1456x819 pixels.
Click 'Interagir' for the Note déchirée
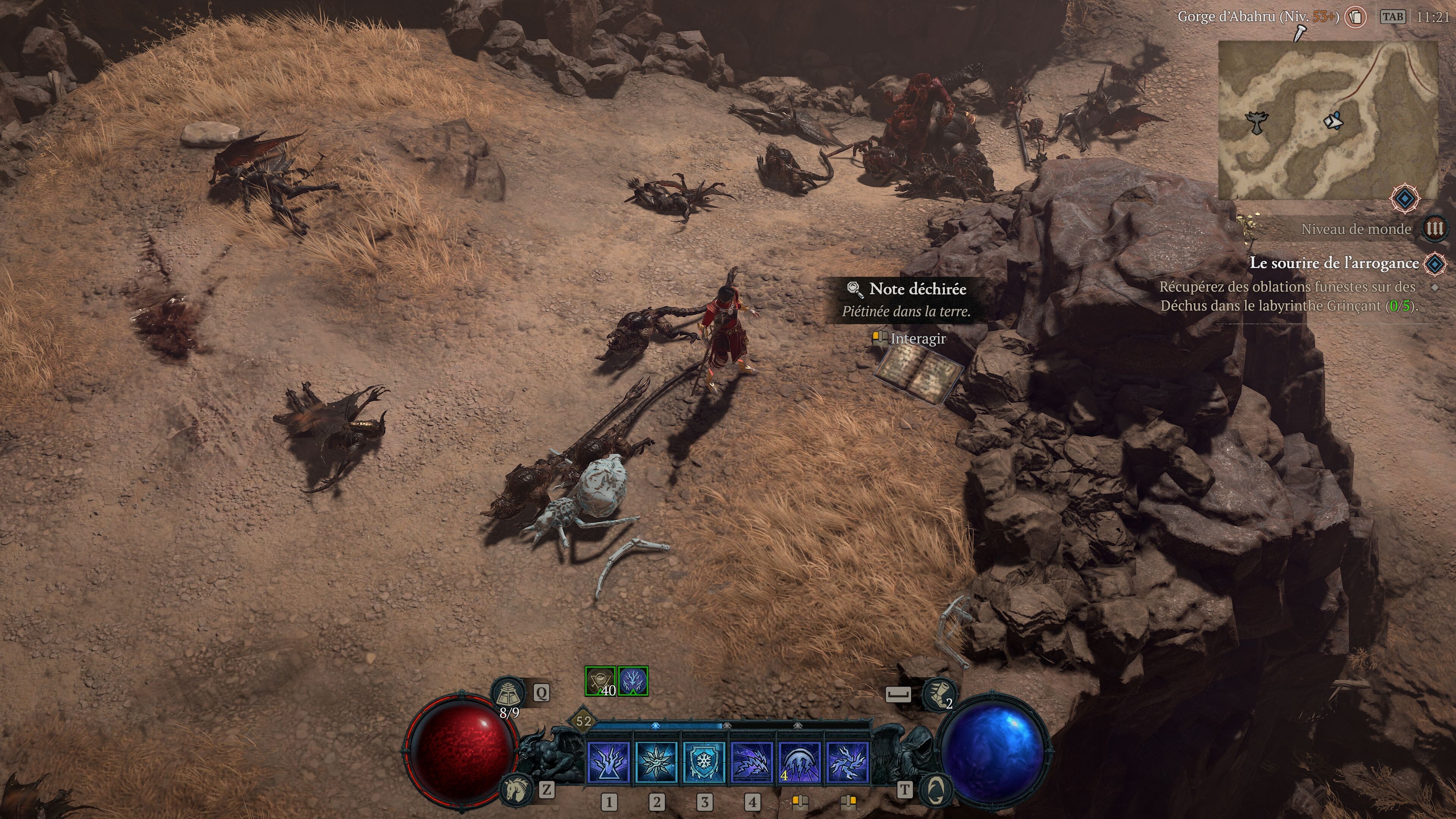point(917,339)
